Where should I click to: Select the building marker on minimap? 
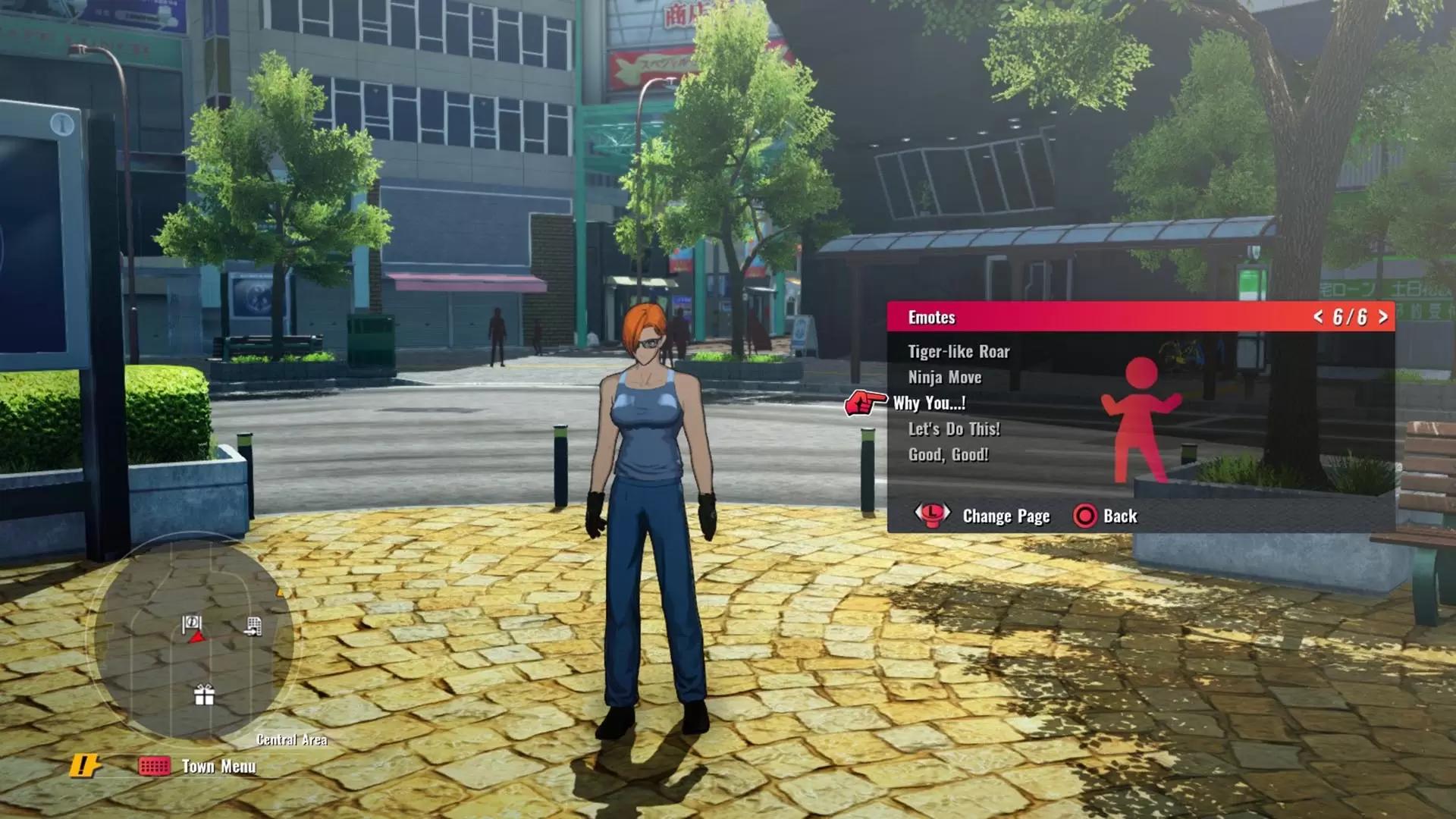(x=253, y=626)
